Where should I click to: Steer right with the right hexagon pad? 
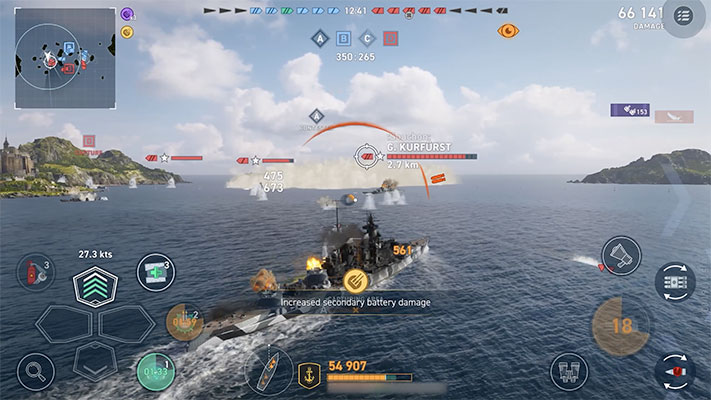pyautogui.click(x=128, y=324)
